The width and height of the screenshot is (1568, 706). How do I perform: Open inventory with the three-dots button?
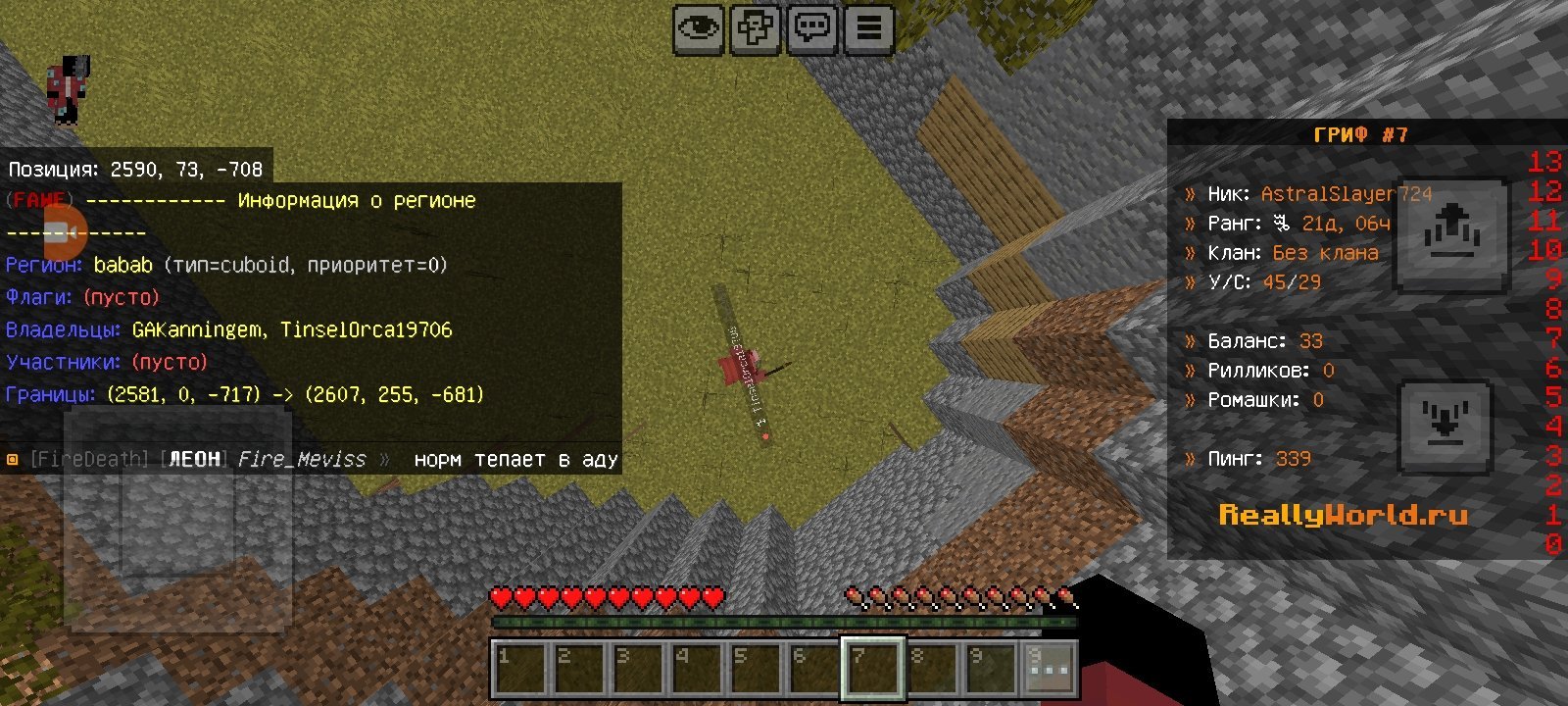(1050, 669)
